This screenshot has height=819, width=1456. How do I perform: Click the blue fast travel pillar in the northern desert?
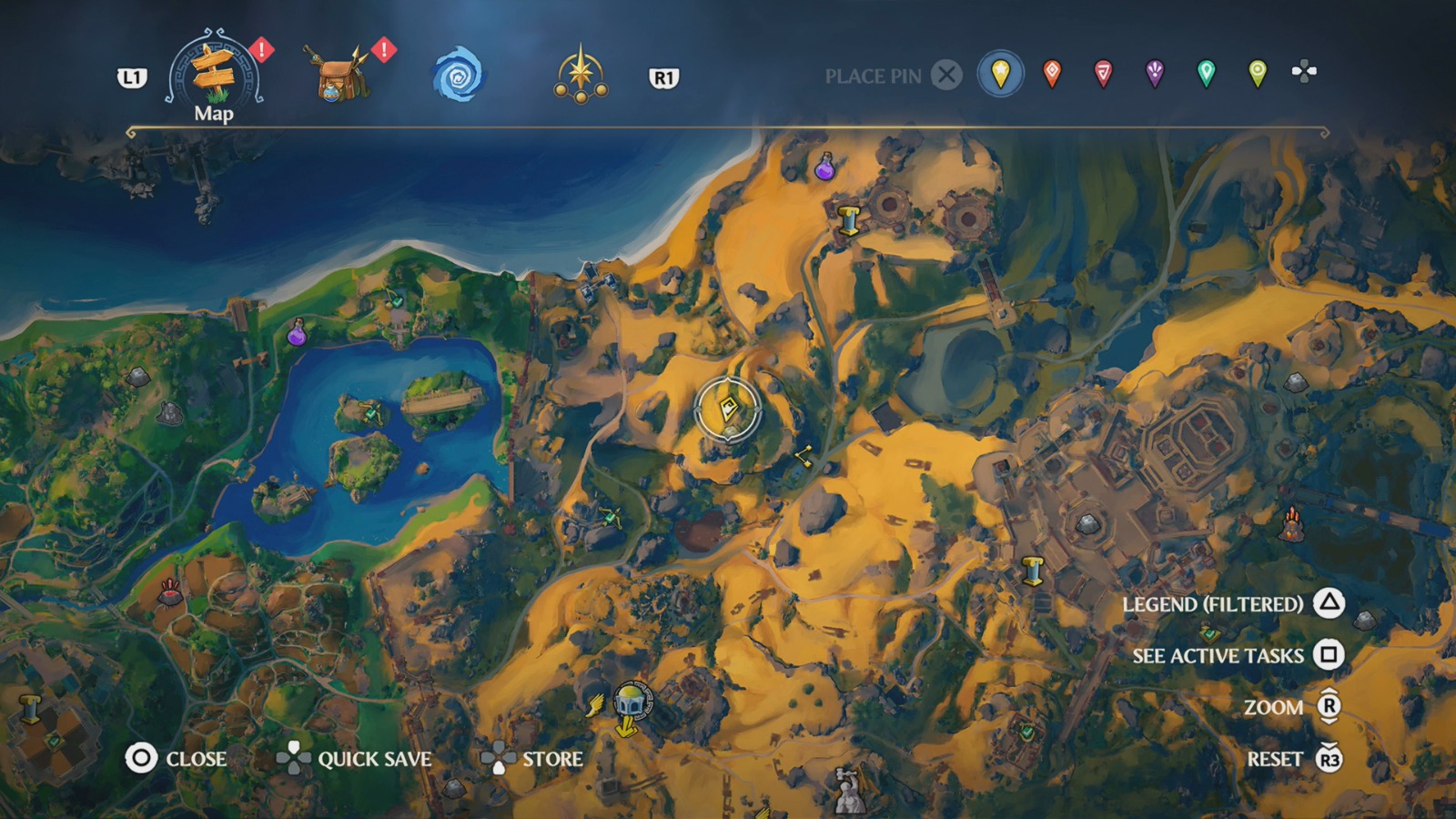[x=849, y=221]
